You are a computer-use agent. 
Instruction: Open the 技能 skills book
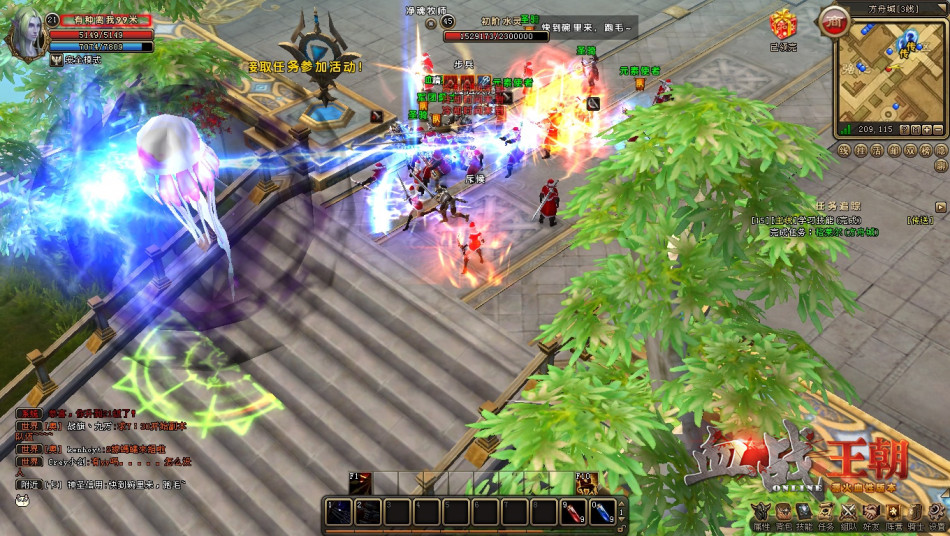tap(804, 513)
